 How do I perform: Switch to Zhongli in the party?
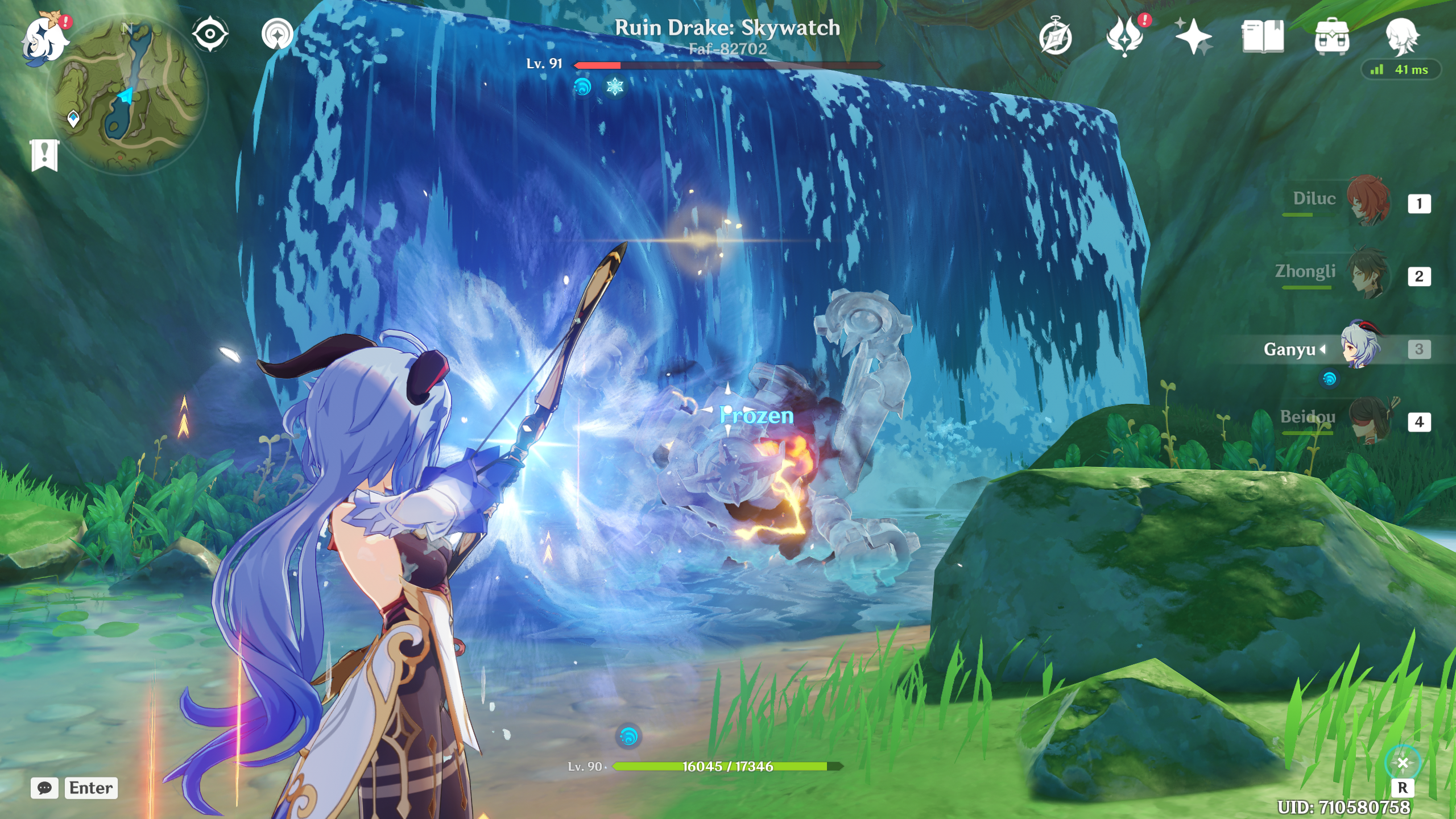(x=1367, y=274)
